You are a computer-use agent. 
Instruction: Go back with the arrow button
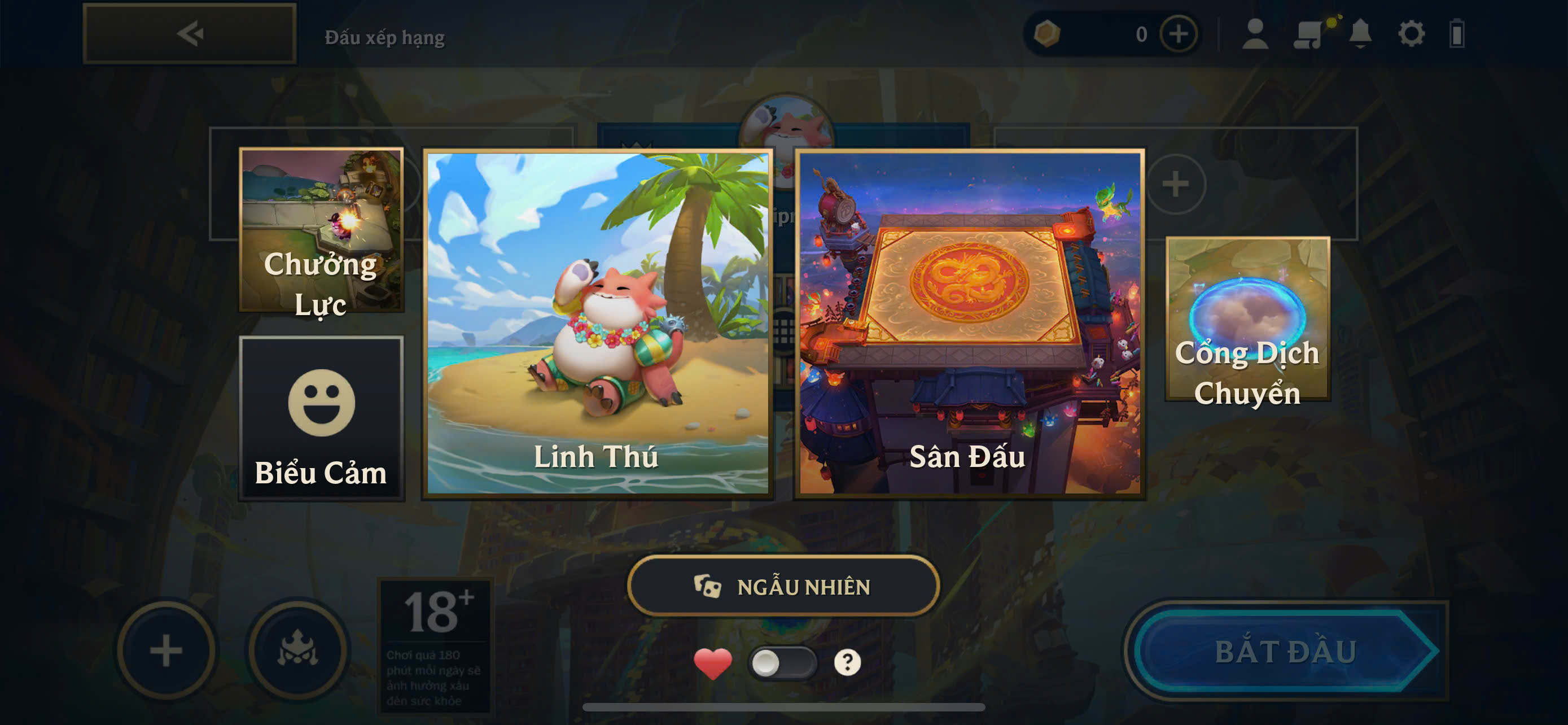click(189, 33)
